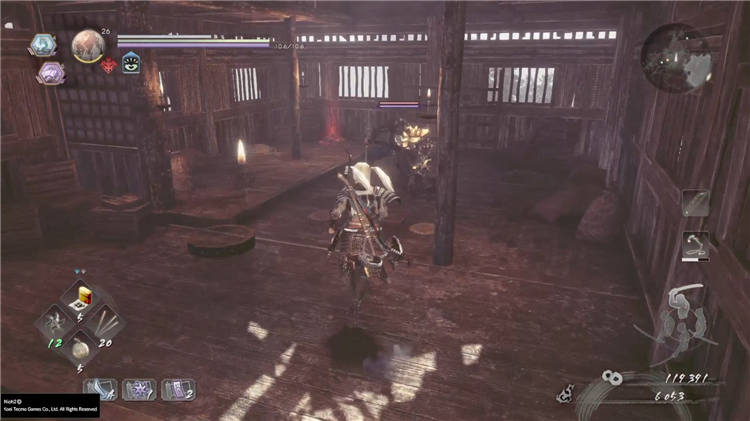Inspect the red demon status icon
Viewport: 750px width, 421px height.
pyautogui.click(x=109, y=66)
